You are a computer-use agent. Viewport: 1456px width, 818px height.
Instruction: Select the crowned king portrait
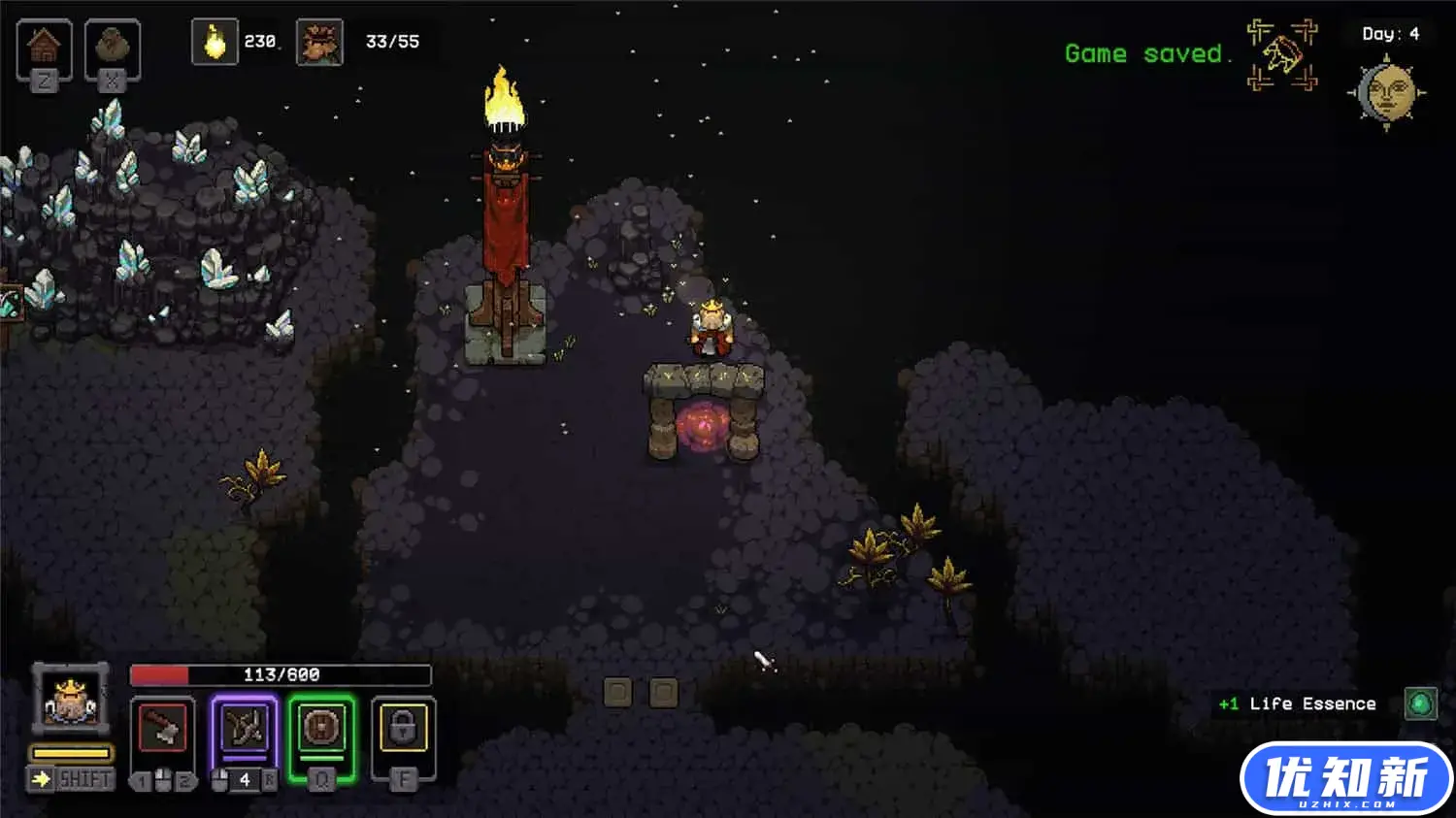click(x=70, y=699)
